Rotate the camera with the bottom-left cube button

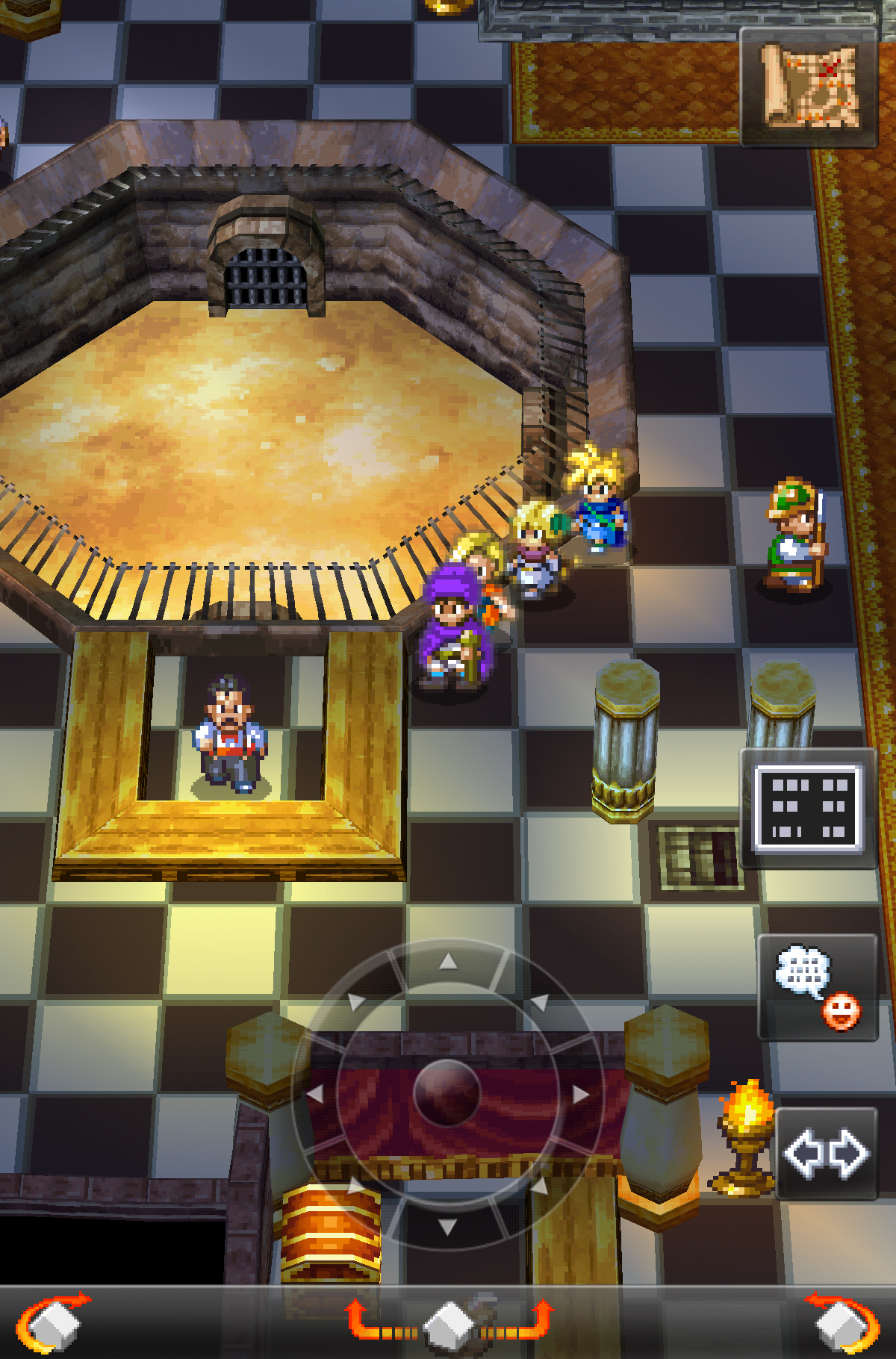52,1323
